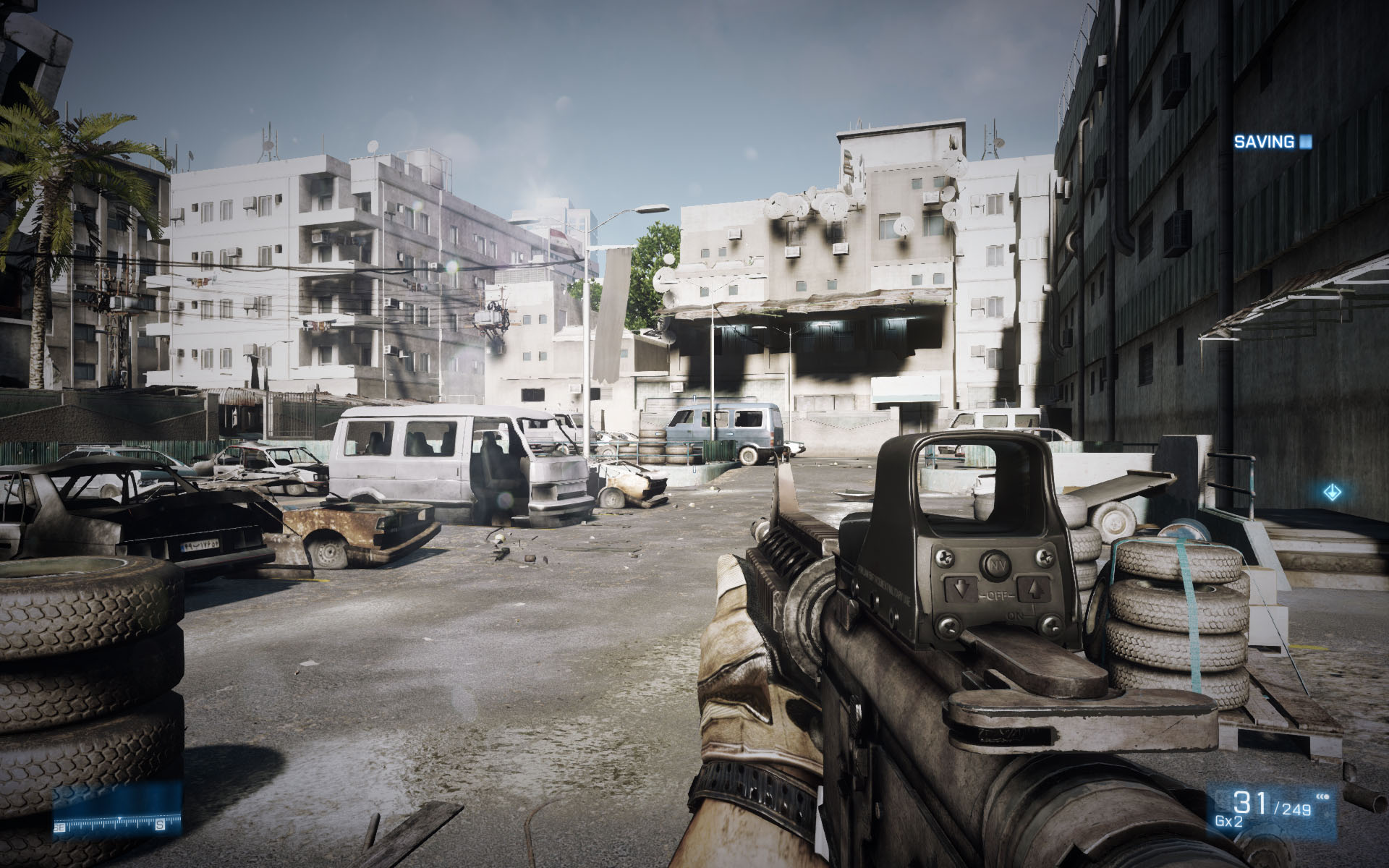Click the SAVING indicator square
The width and height of the screenshot is (1389, 868).
click(1304, 142)
